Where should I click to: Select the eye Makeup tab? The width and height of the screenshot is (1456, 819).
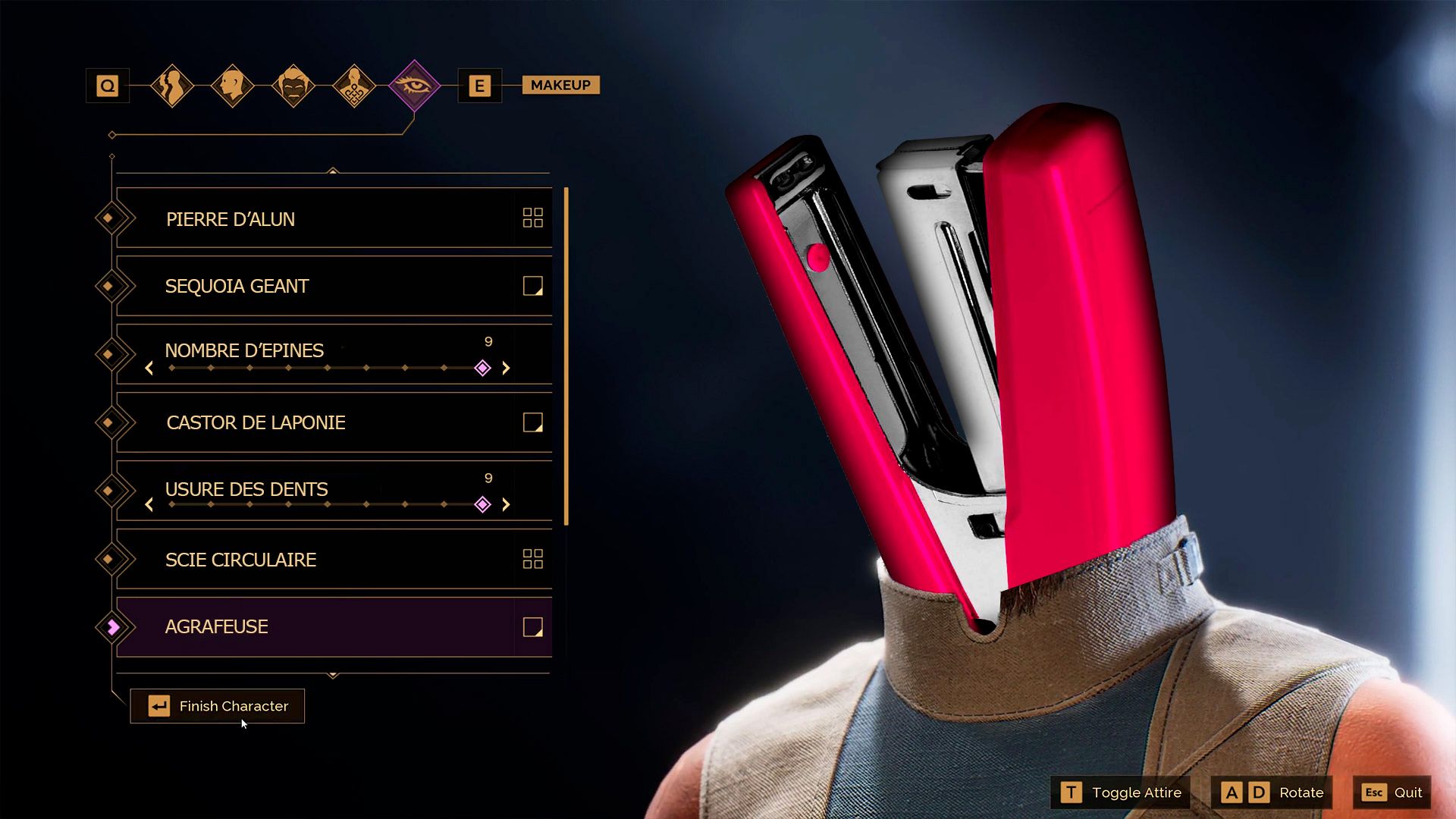414,86
